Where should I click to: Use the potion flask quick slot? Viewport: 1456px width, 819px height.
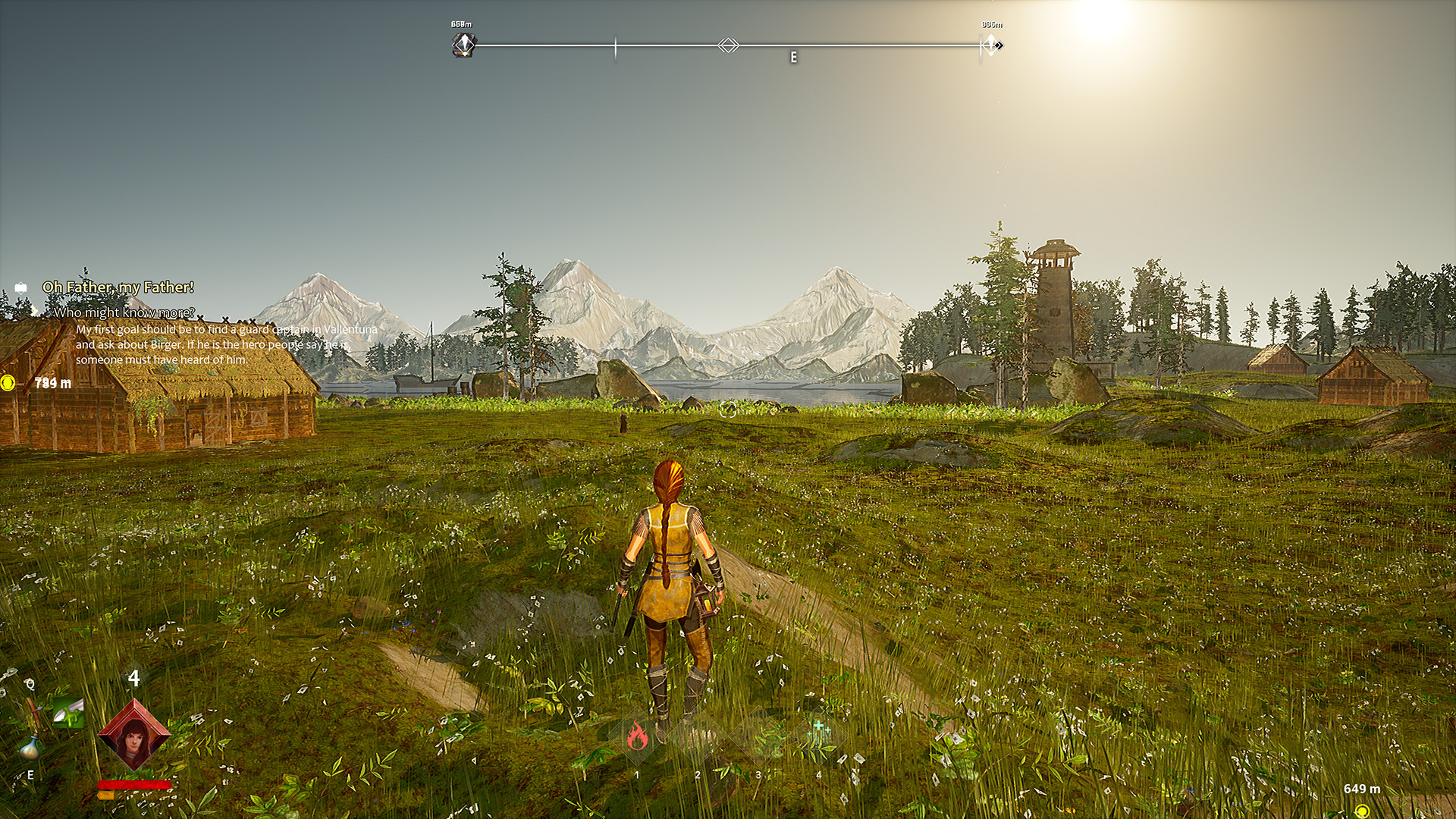30,748
